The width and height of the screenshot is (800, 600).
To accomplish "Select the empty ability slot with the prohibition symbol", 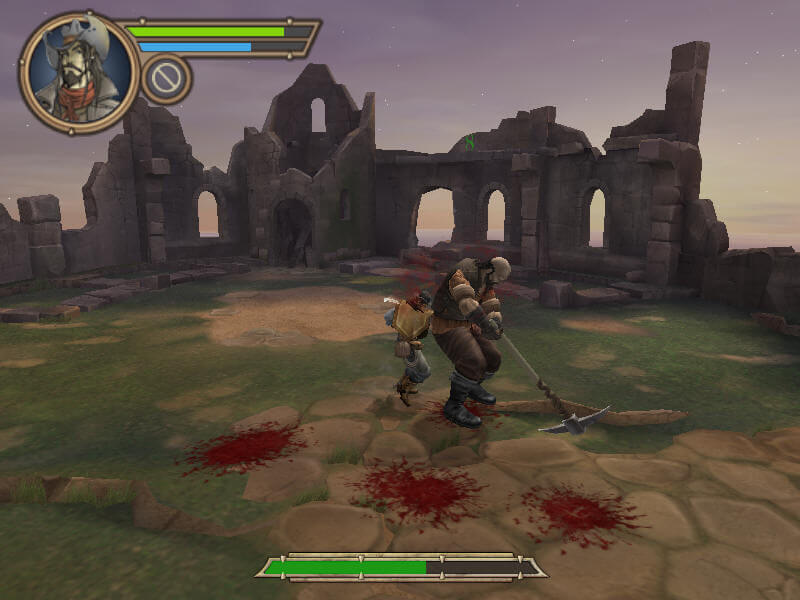I will [166, 78].
